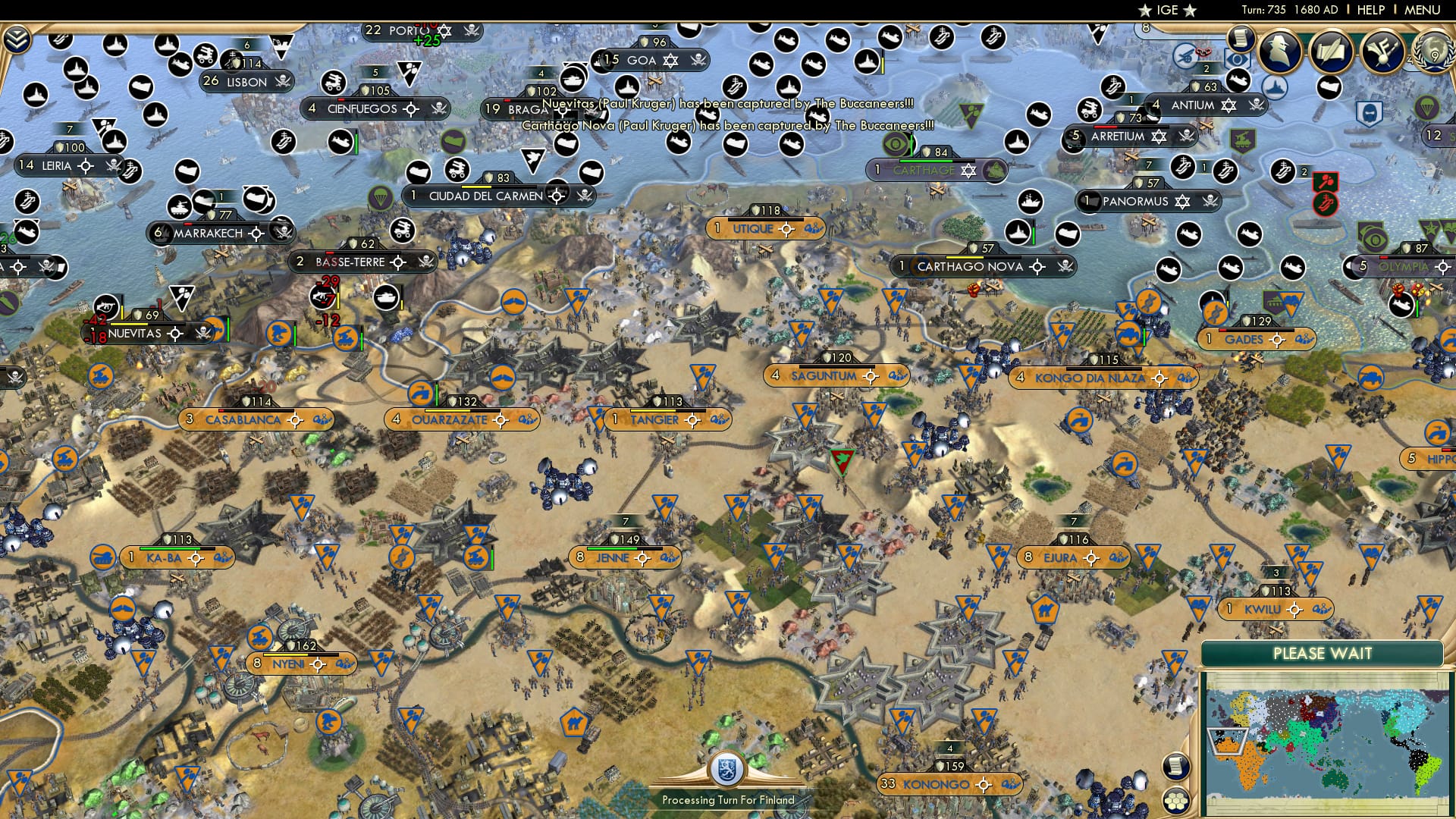Click the pirate flag on Marrakech's banner
Screen dimensions: 1456x819
[x=281, y=233]
